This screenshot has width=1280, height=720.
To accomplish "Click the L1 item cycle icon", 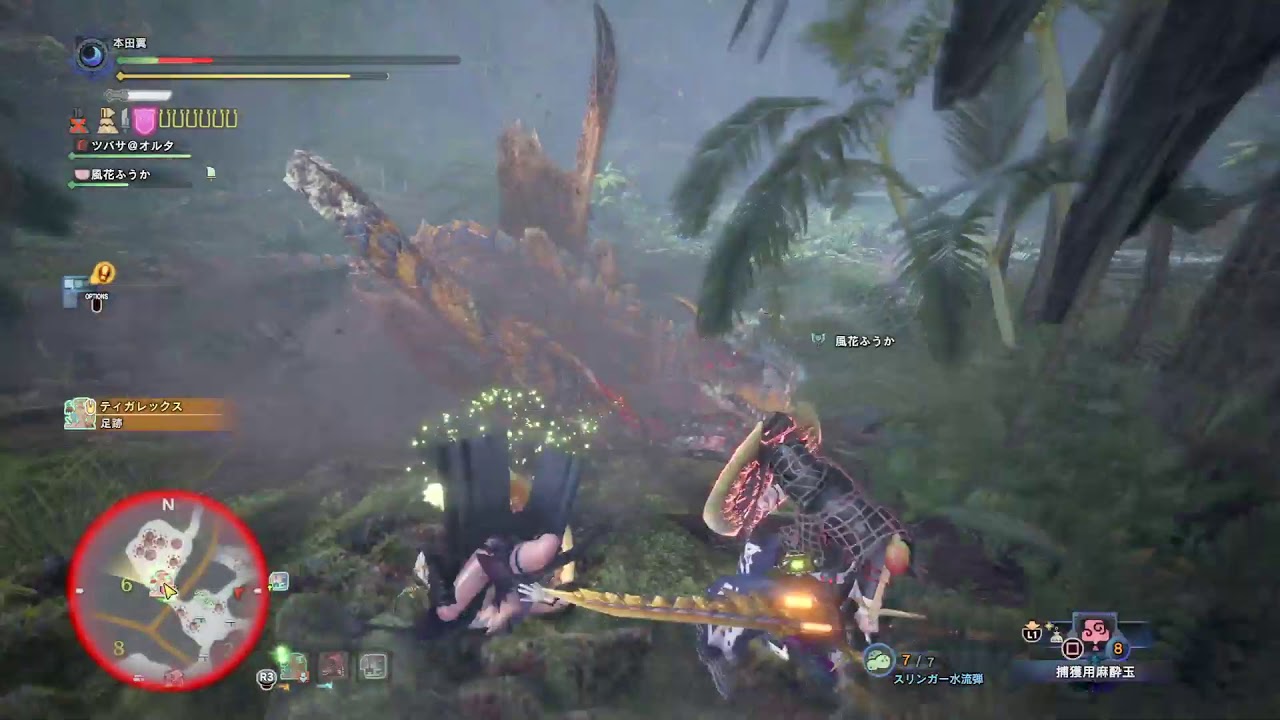I will 1031,634.
